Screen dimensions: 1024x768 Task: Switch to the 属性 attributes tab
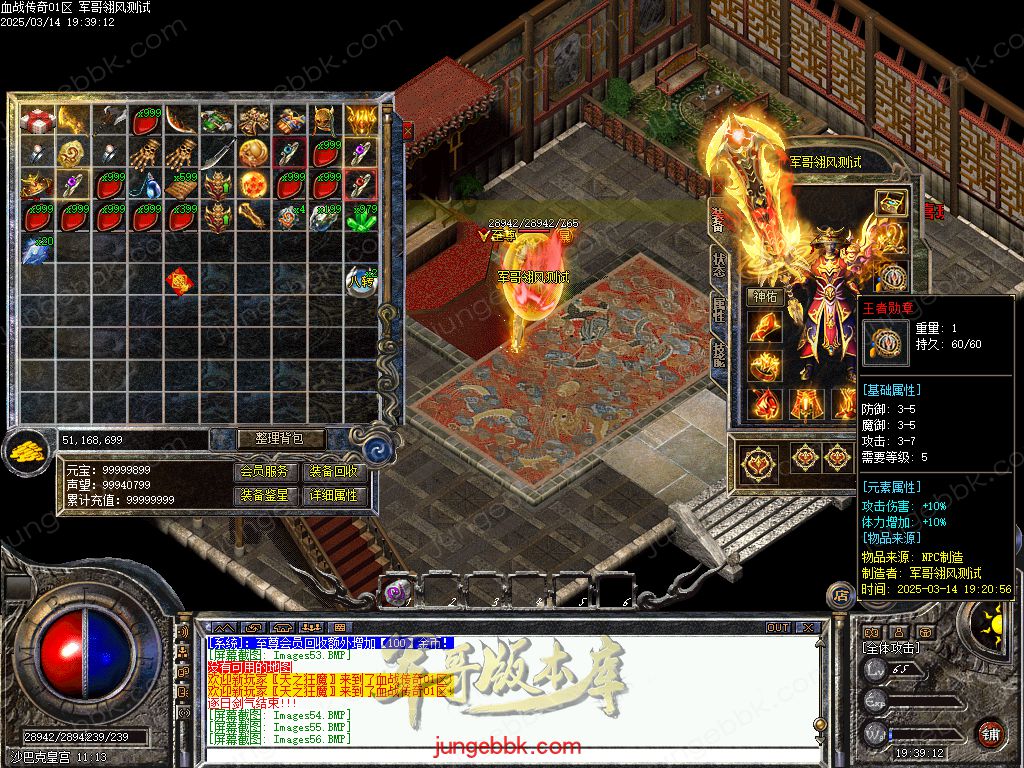719,310
